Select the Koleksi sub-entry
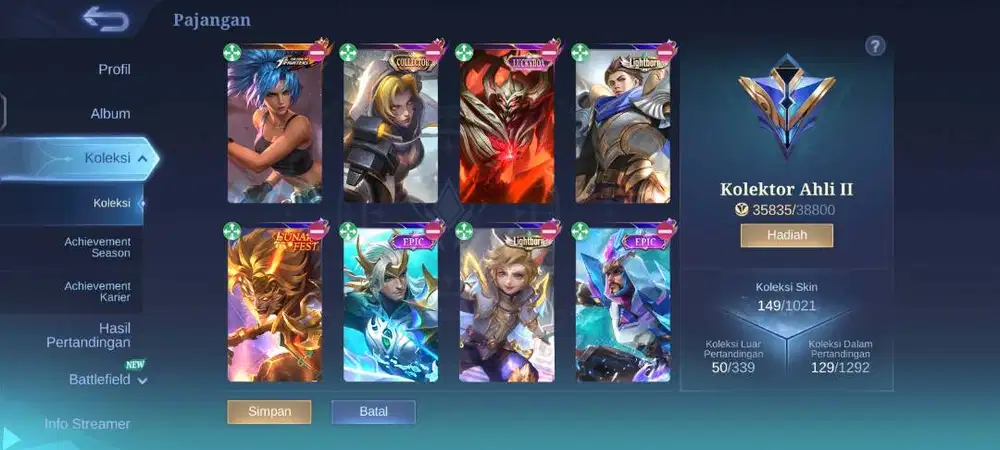The width and height of the screenshot is (1000, 450). coord(112,203)
